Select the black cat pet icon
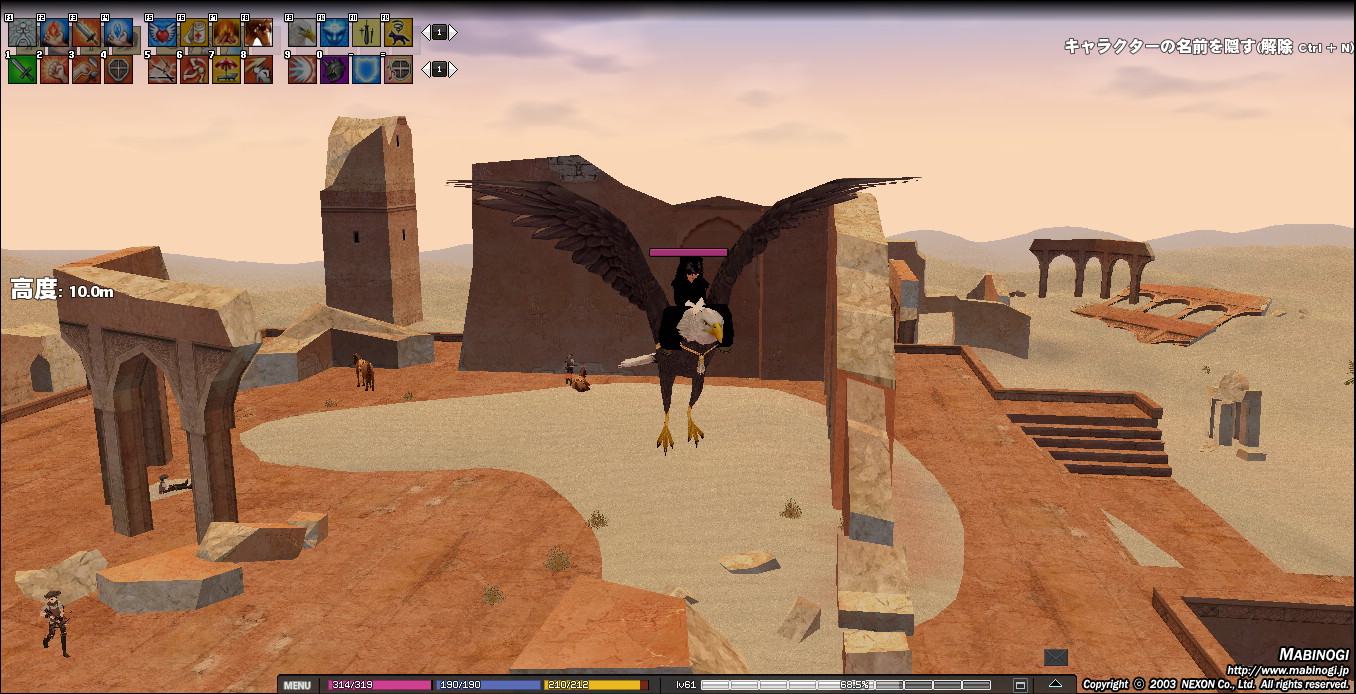The width and height of the screenshot is (1356, 694). [x=398, y=33]
